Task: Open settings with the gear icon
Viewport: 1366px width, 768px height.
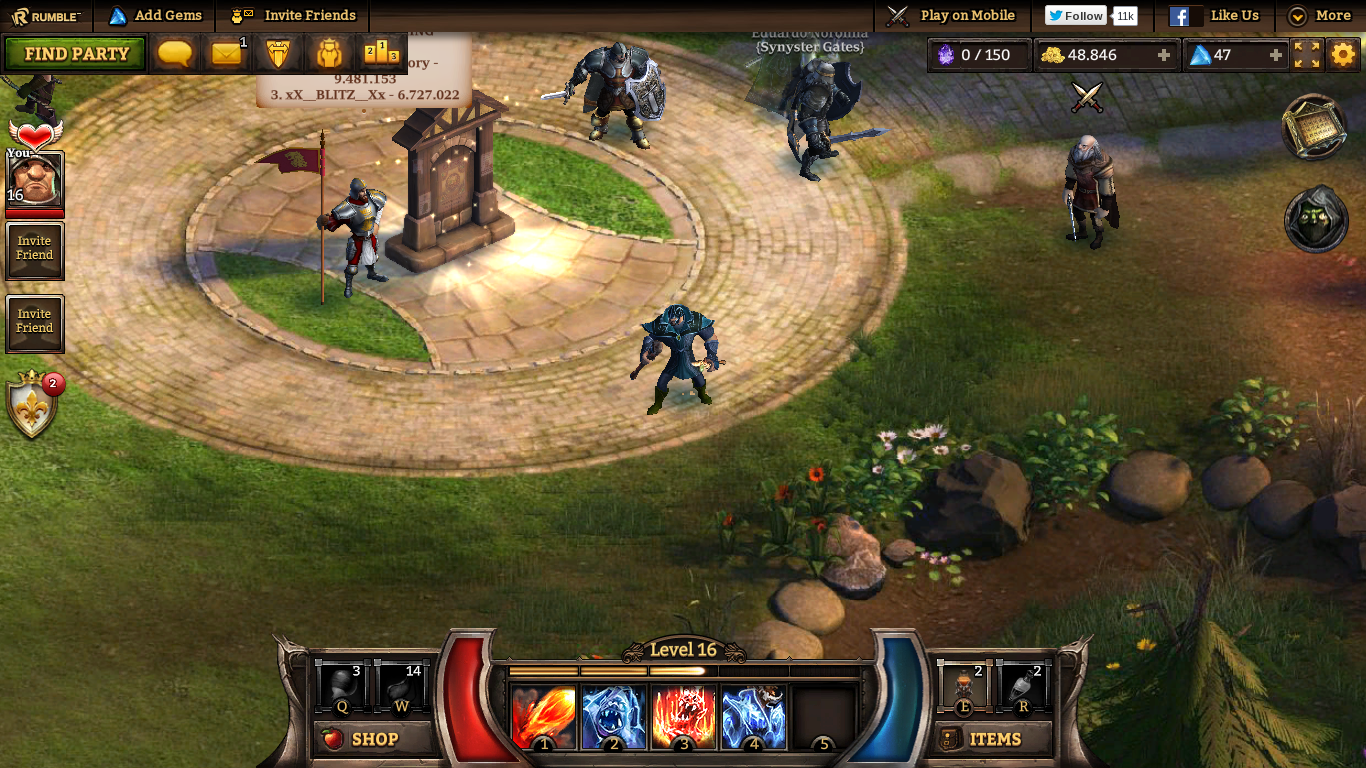Action: (x=1343, y=55)
